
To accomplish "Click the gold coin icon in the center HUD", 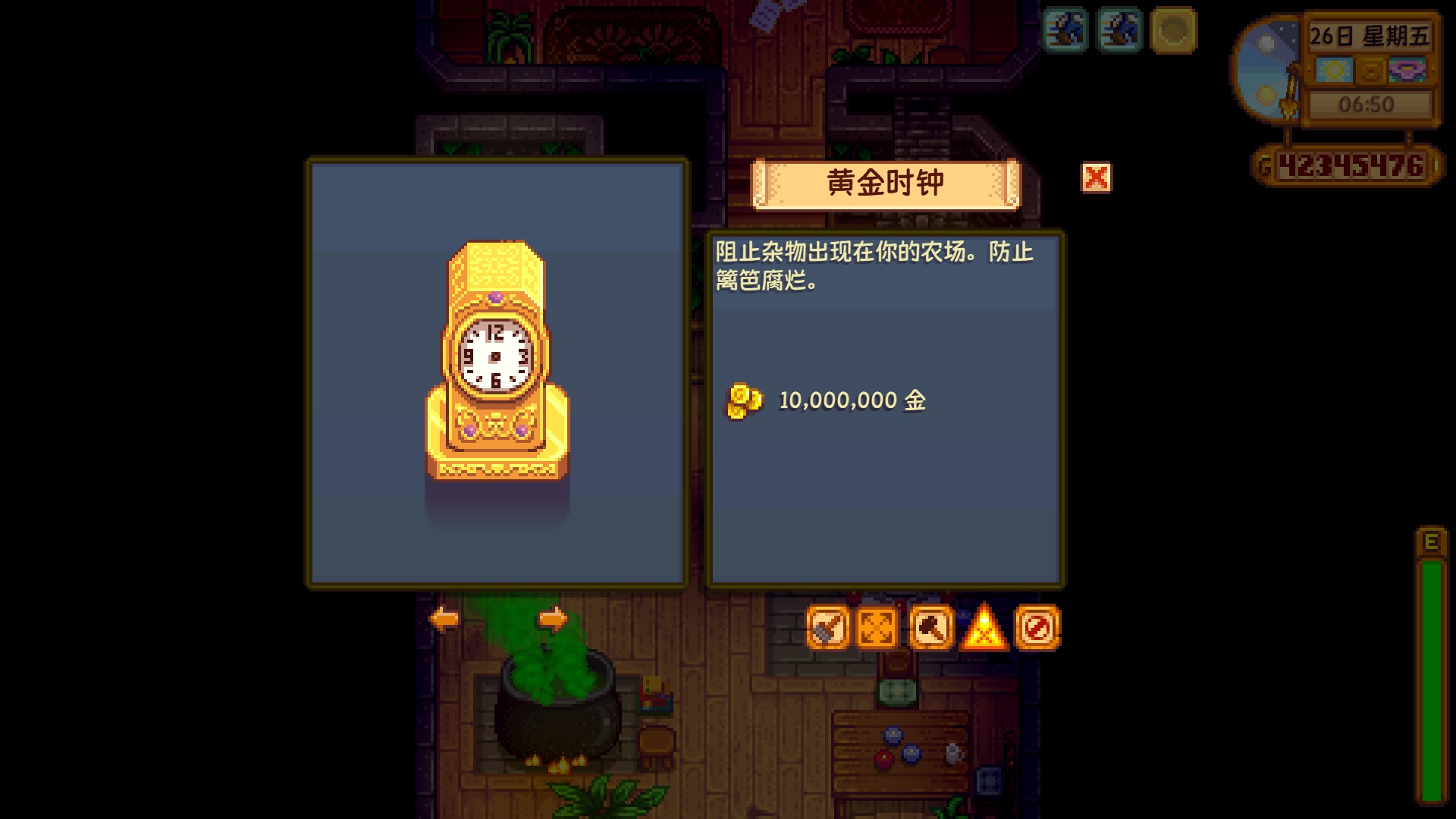I will click(1371, 71).
